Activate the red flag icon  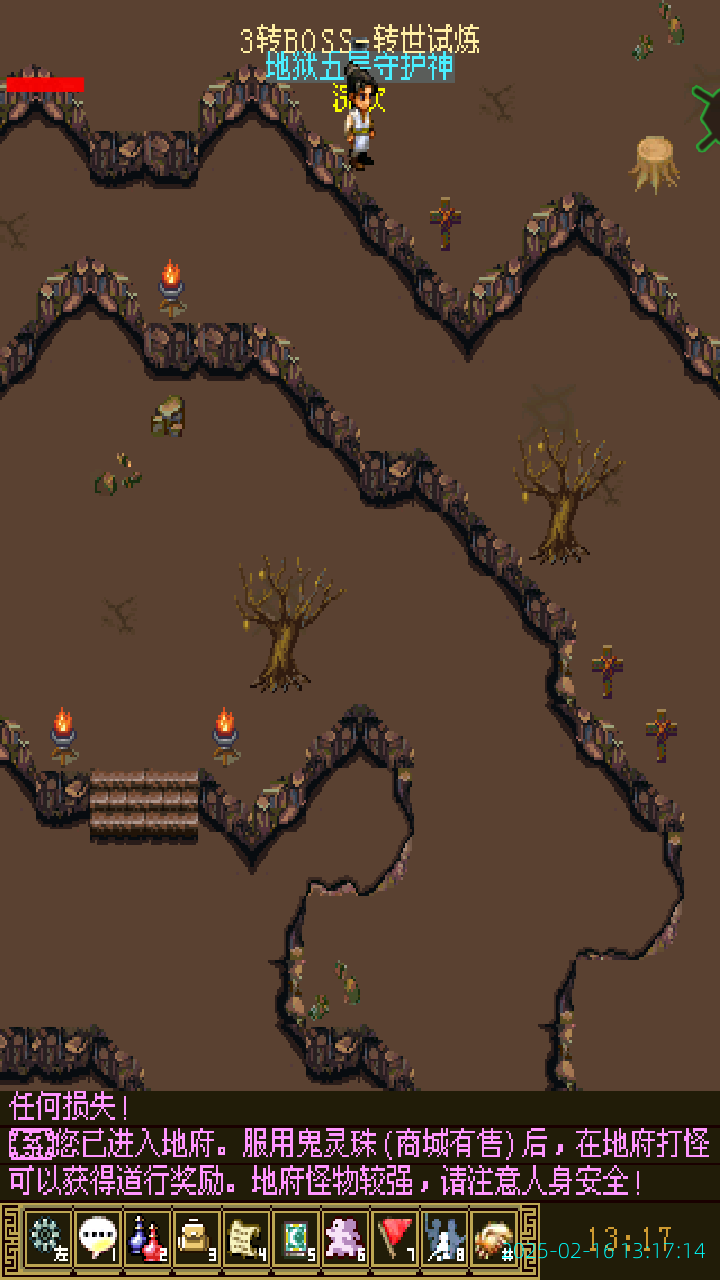[x=396, y=1238]
